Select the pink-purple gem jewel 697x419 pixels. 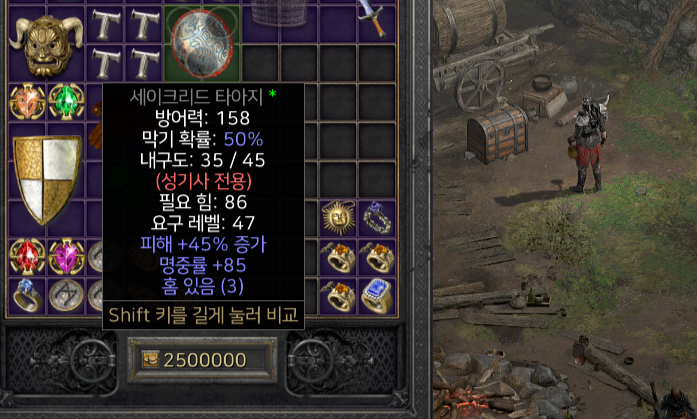(65, 256)
